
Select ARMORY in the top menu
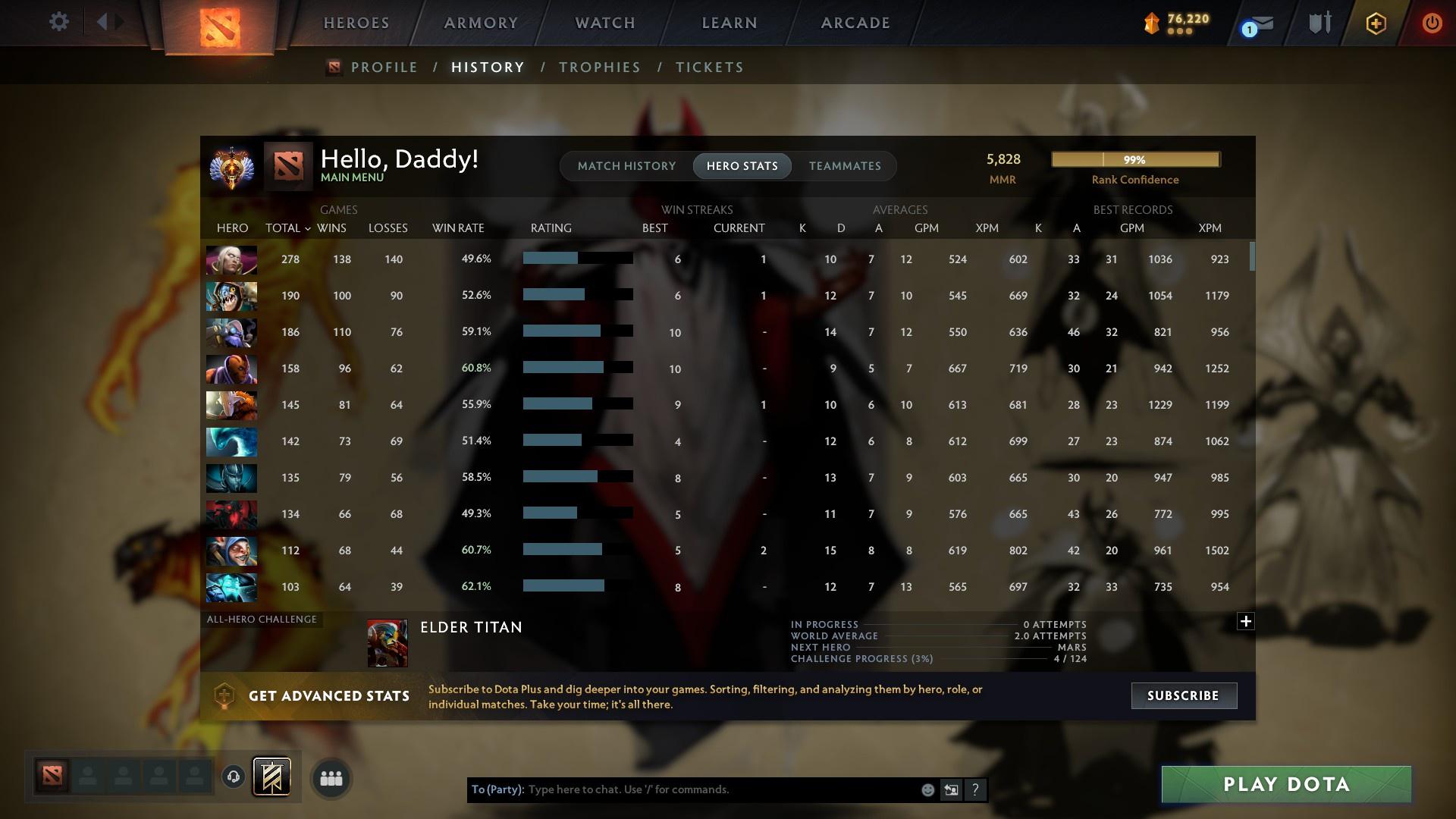(480, 23)
